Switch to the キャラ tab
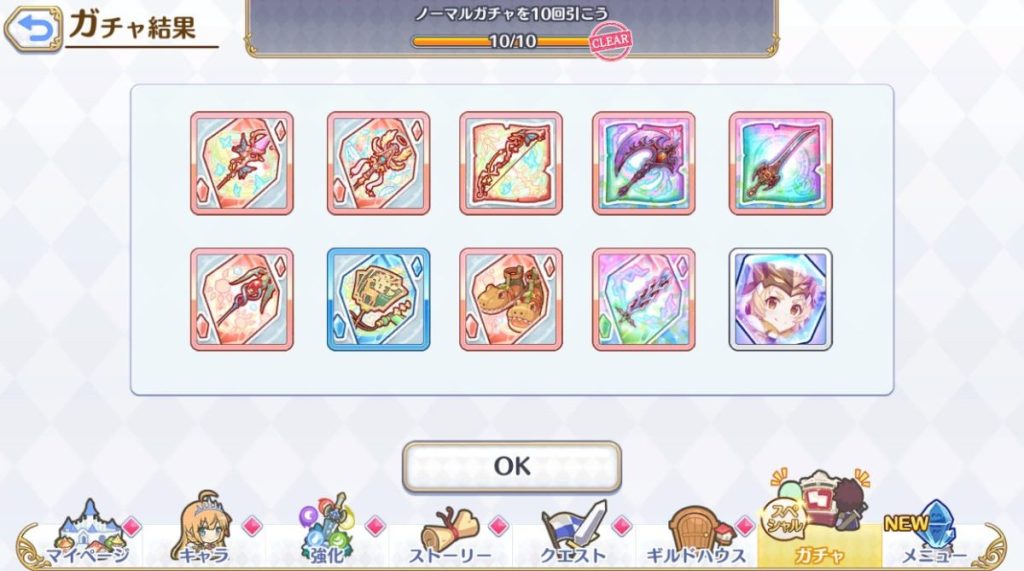Viewport: 1024px width, 571px height. [x=205, y=536]
